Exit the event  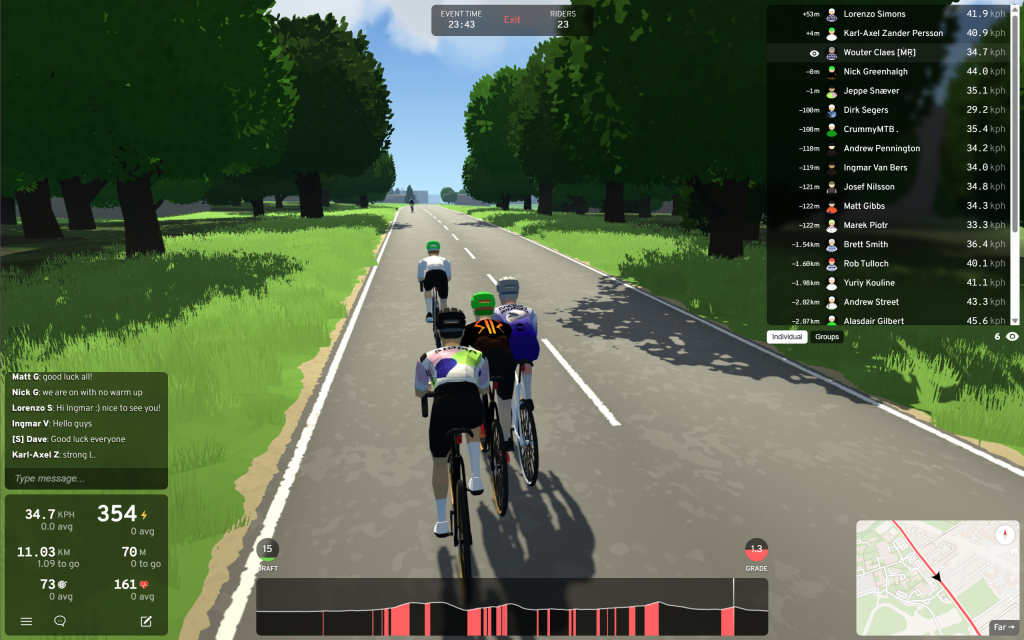[512, 20]
